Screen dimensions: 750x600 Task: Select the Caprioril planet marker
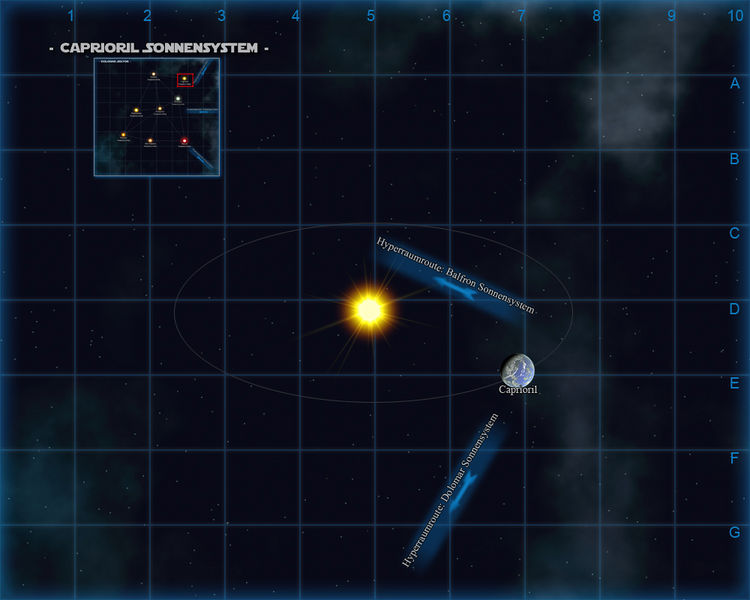click(518, 370)
